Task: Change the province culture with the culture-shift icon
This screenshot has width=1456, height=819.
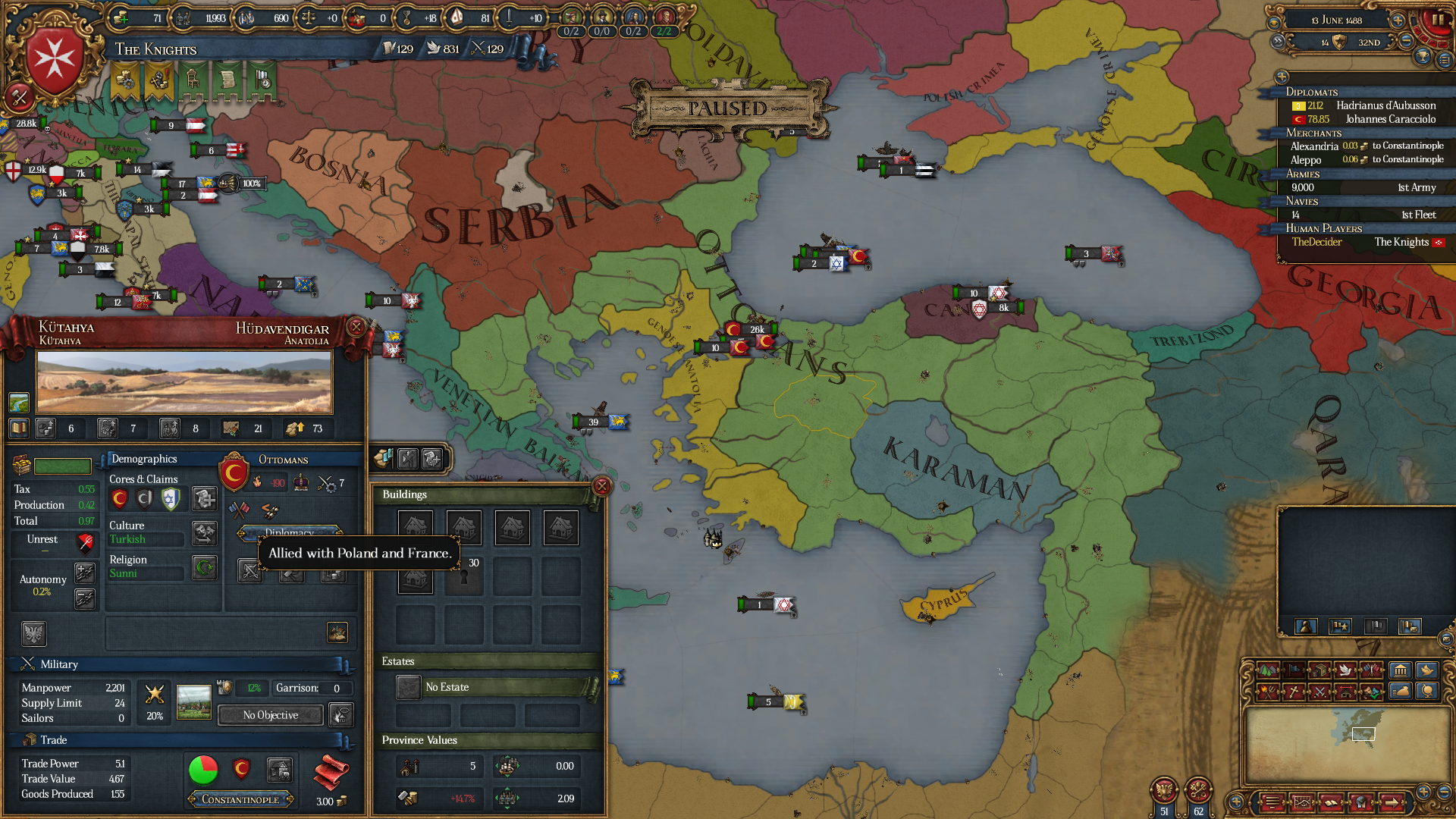Action: click(x=203, y=533)
